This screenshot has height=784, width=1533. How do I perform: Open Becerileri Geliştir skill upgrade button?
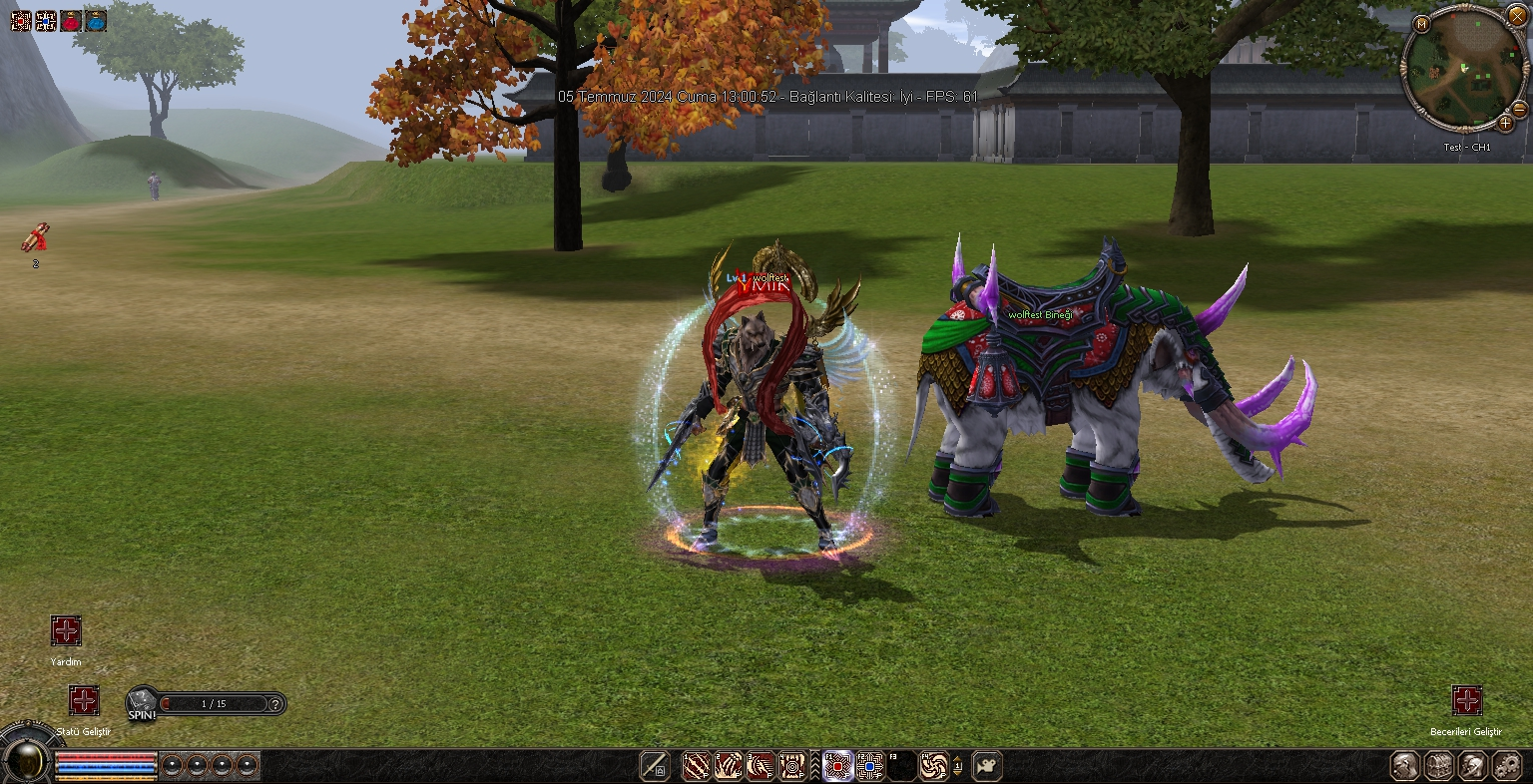click(1466, 700)
